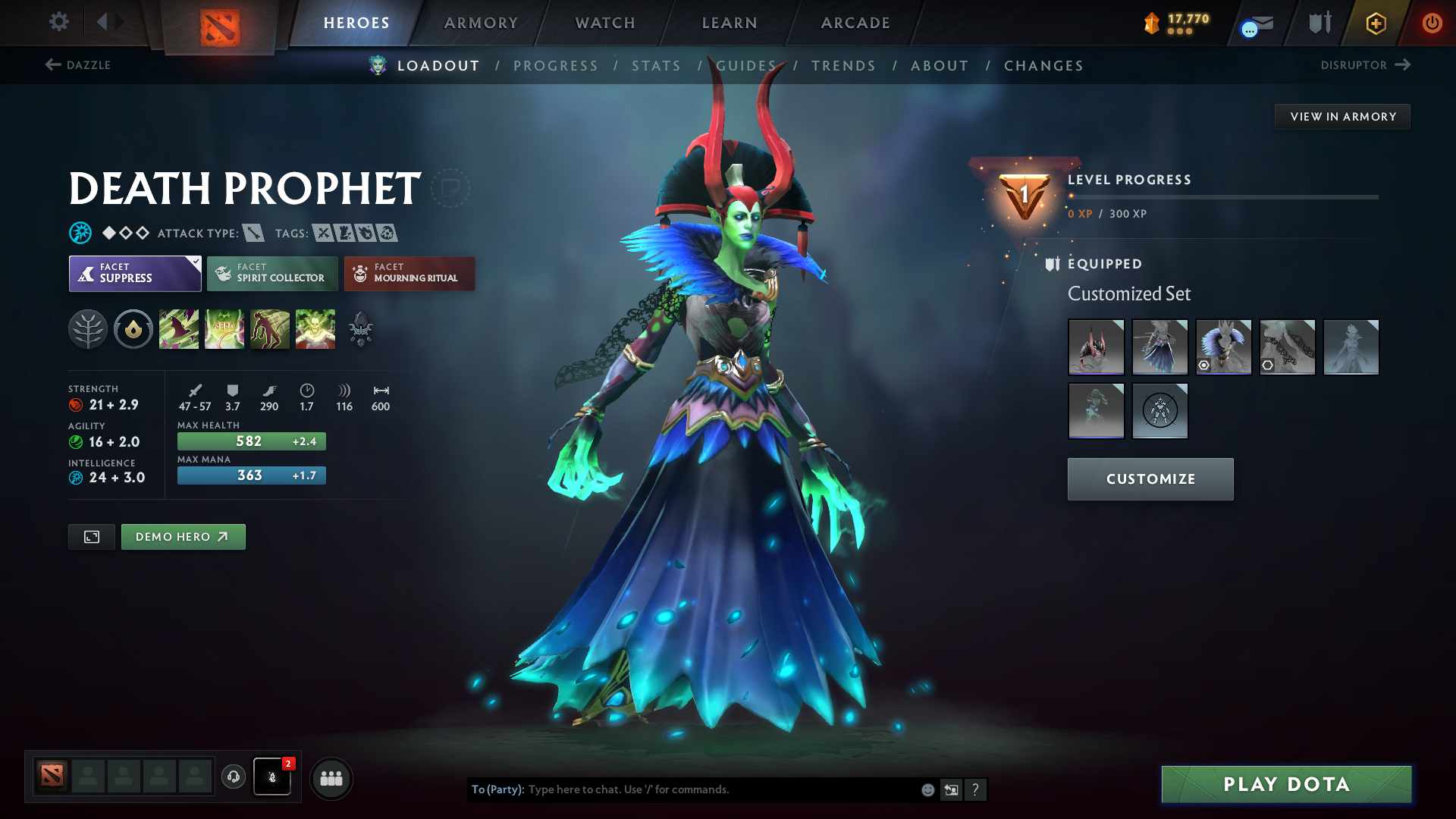Screen dimensions: 1456x819
Task: Switch to the STATS tab
Action: point(656,66)
